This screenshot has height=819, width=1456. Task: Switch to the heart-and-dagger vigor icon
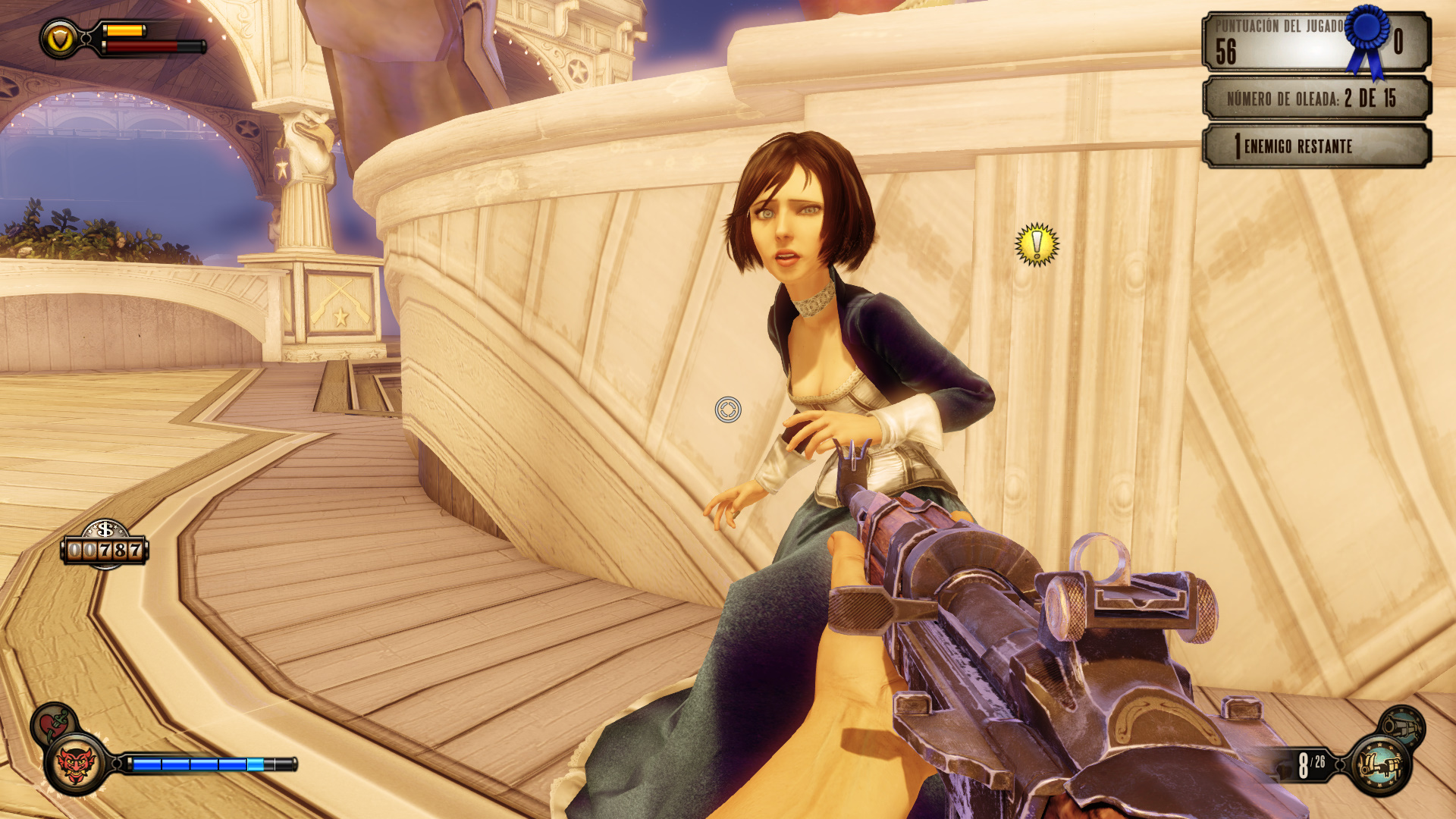(x=52, y=722)
